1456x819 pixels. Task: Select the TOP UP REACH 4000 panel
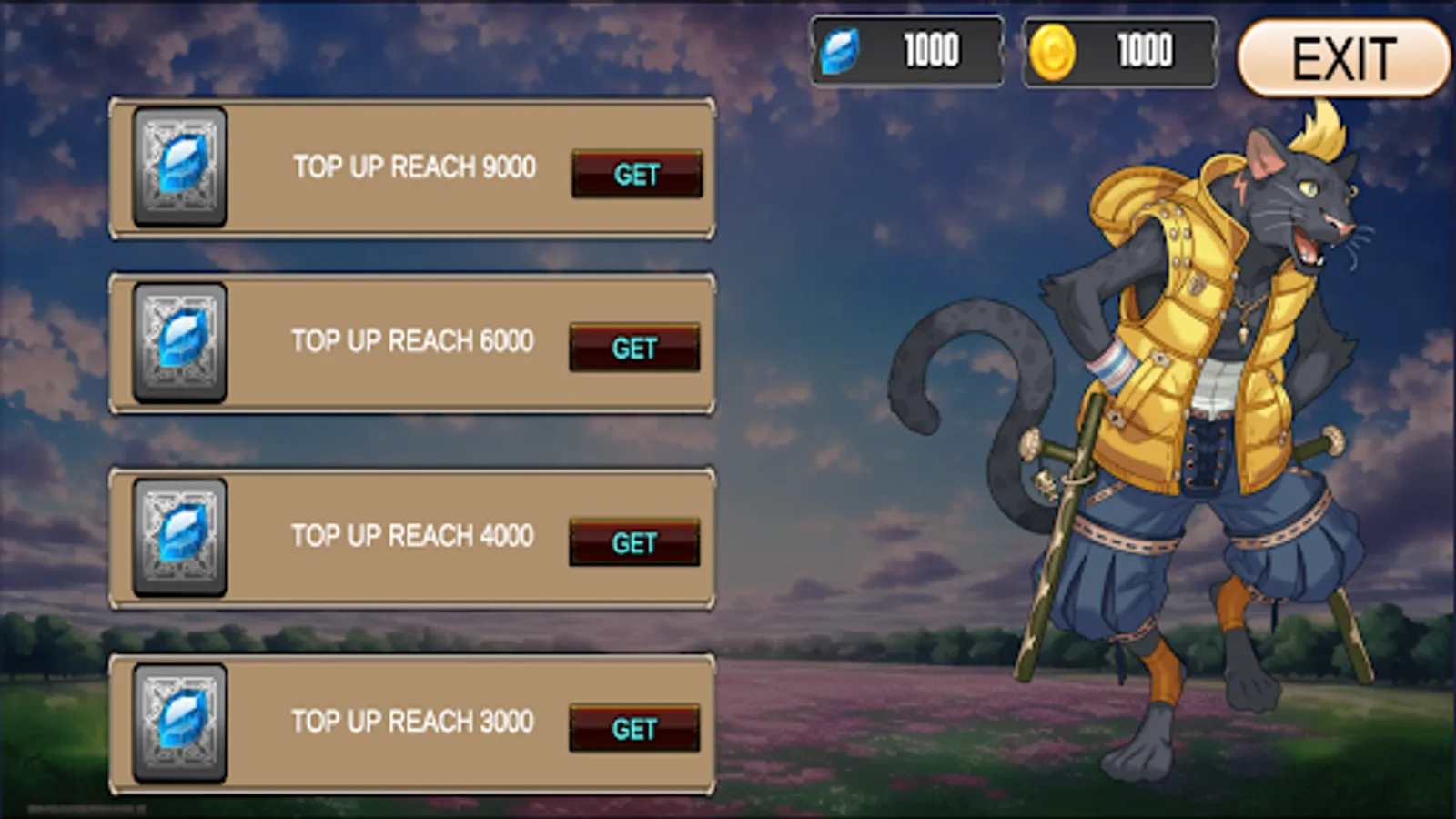coord(411,539)
